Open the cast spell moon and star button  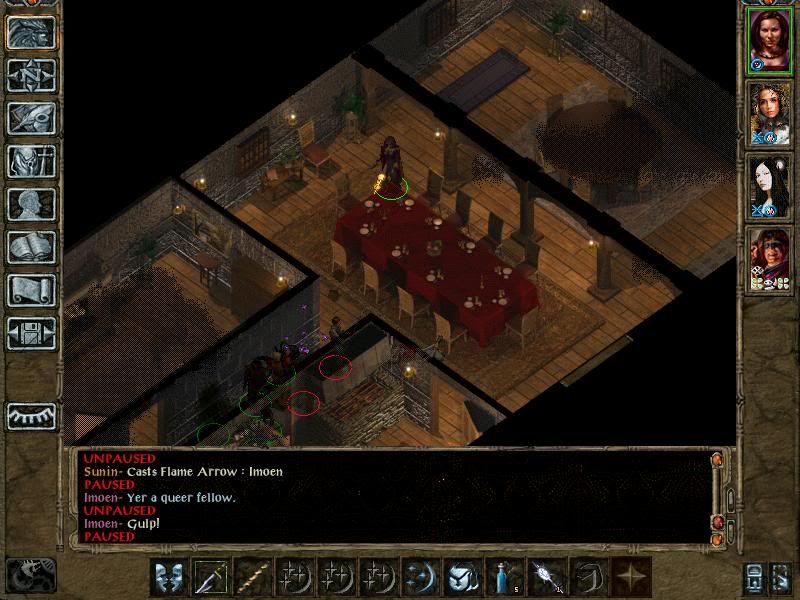tap(421, 578)
